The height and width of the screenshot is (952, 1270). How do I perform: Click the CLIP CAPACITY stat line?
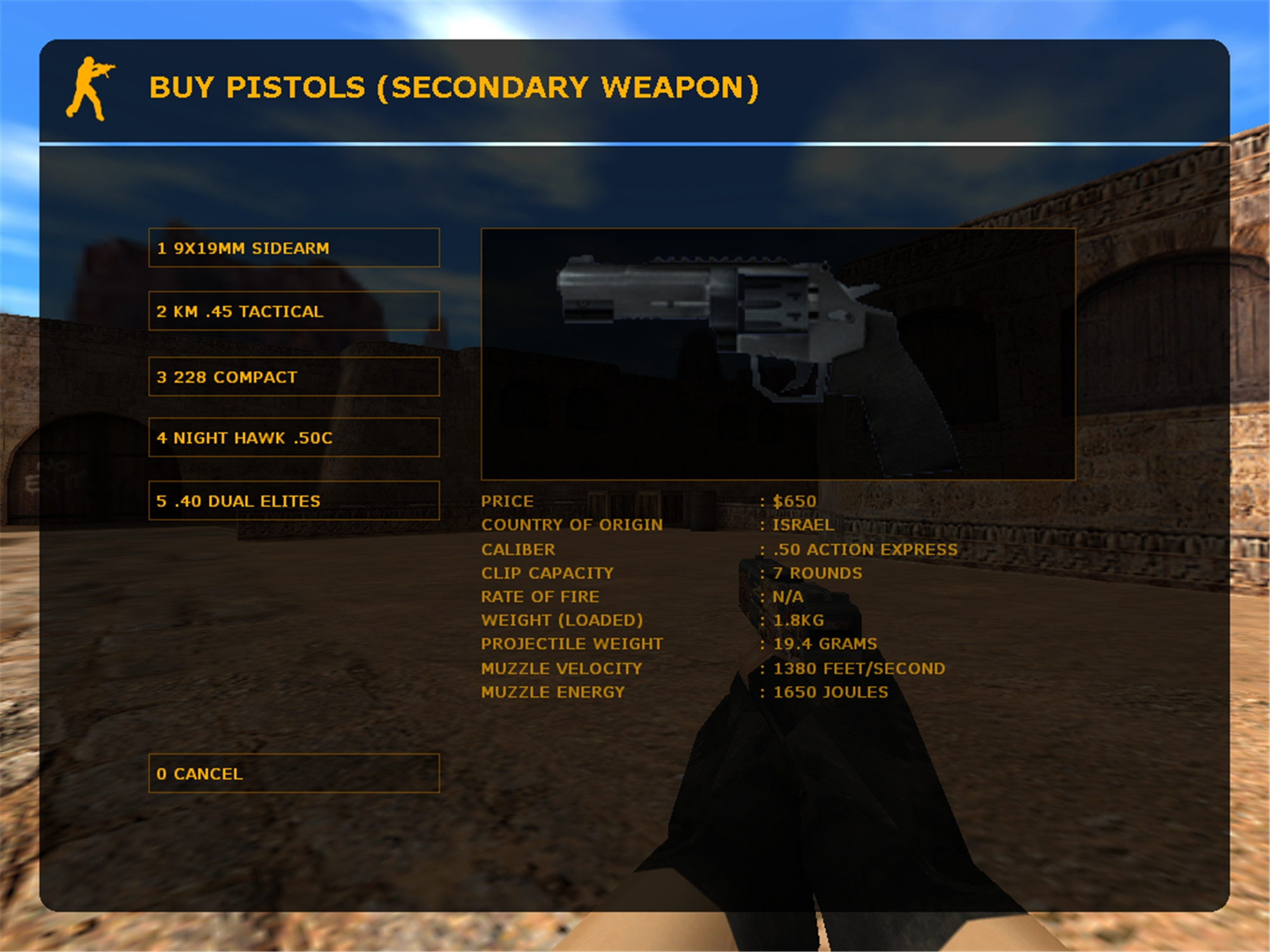[547, 572]
